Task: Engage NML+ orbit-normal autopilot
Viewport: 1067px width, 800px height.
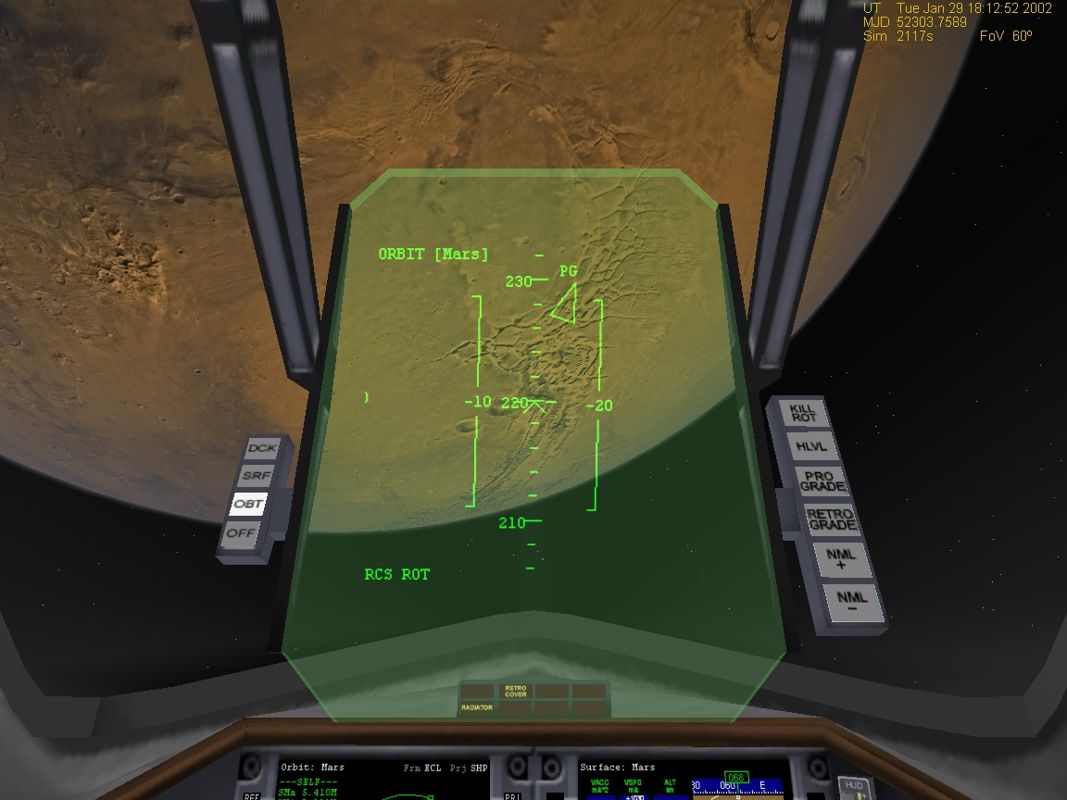Action: [838, 558]
